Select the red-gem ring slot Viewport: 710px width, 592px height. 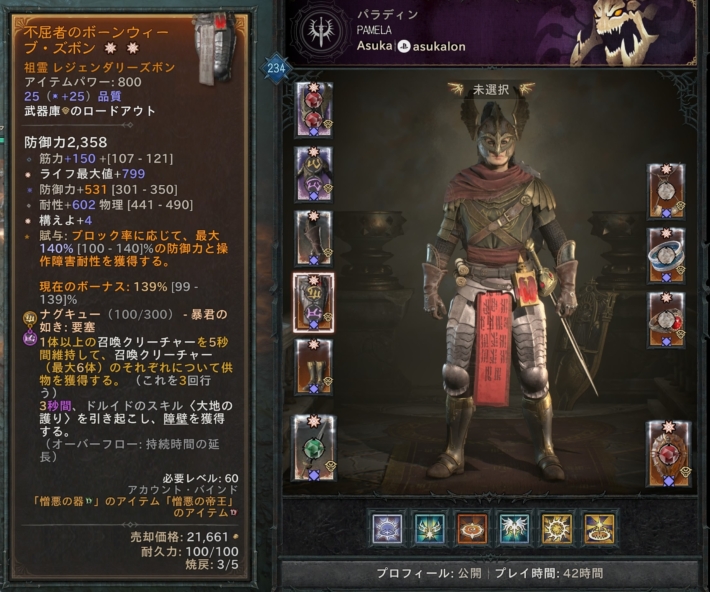pos(666,318)
